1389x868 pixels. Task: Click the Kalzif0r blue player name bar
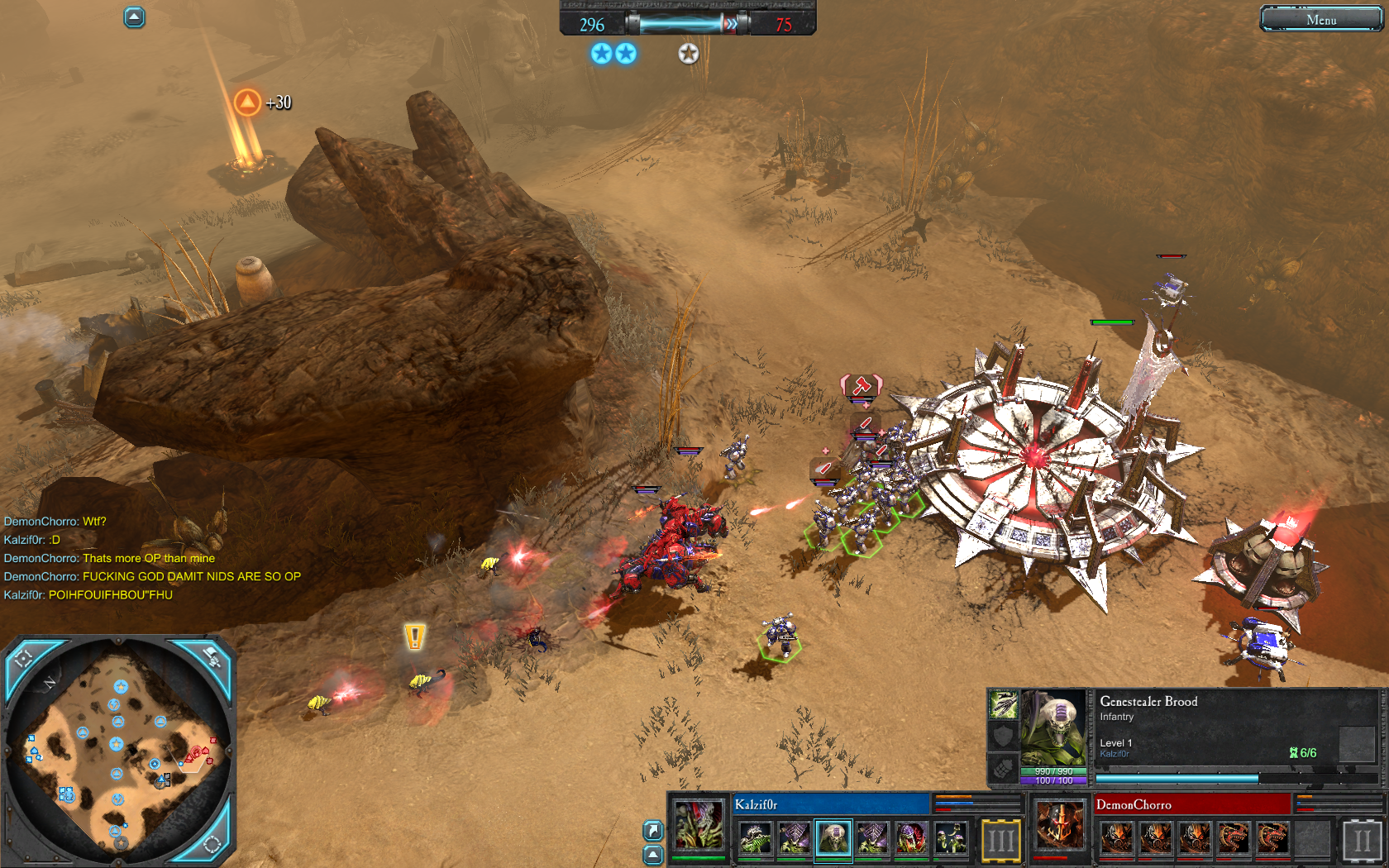(830, 804)
